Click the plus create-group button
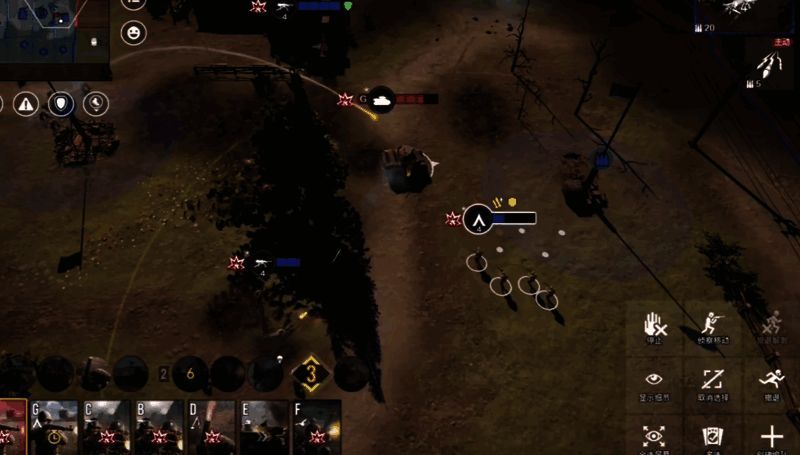 [x=771, y=436]
